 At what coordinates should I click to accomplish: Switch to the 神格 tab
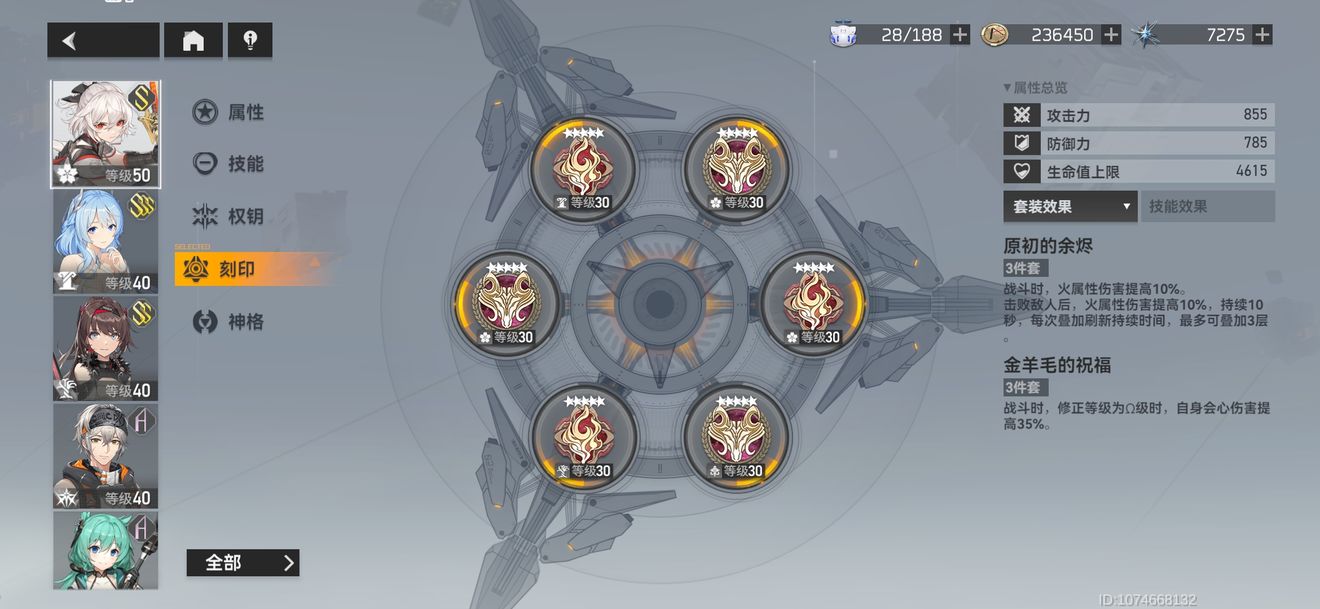click(230, 322)
